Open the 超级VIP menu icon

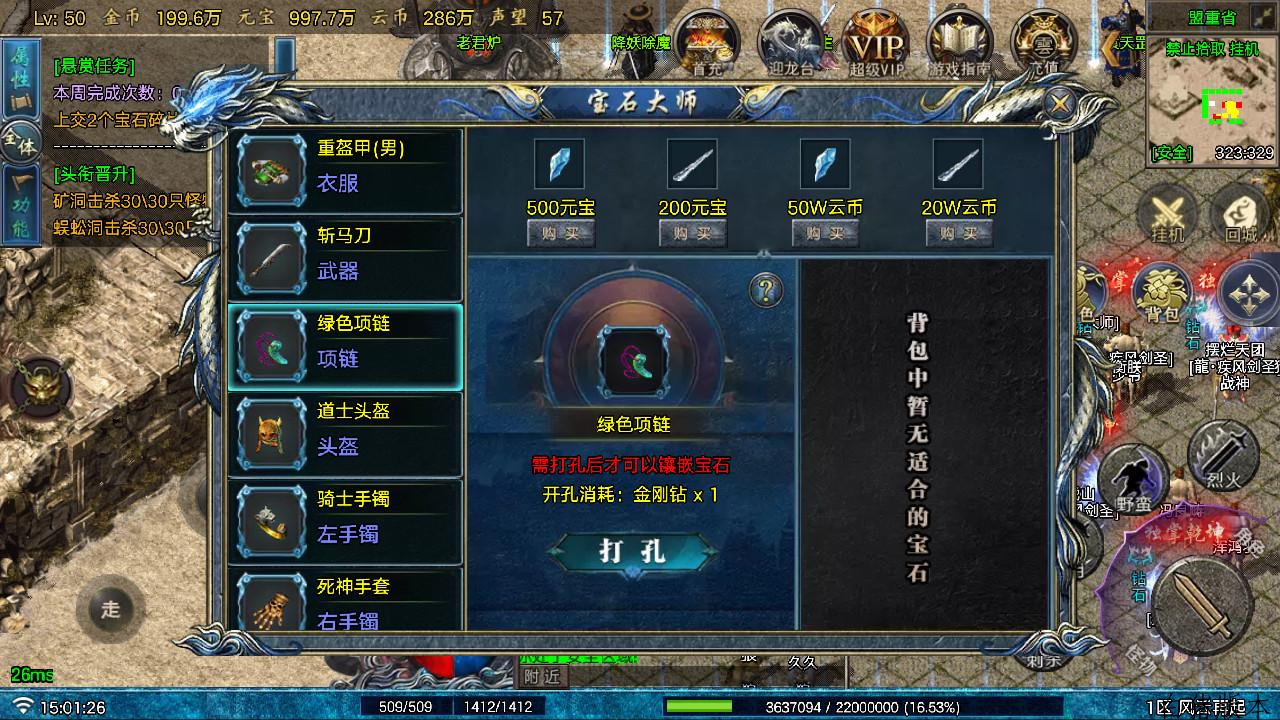pyautogui.click(x=875, y=44)
